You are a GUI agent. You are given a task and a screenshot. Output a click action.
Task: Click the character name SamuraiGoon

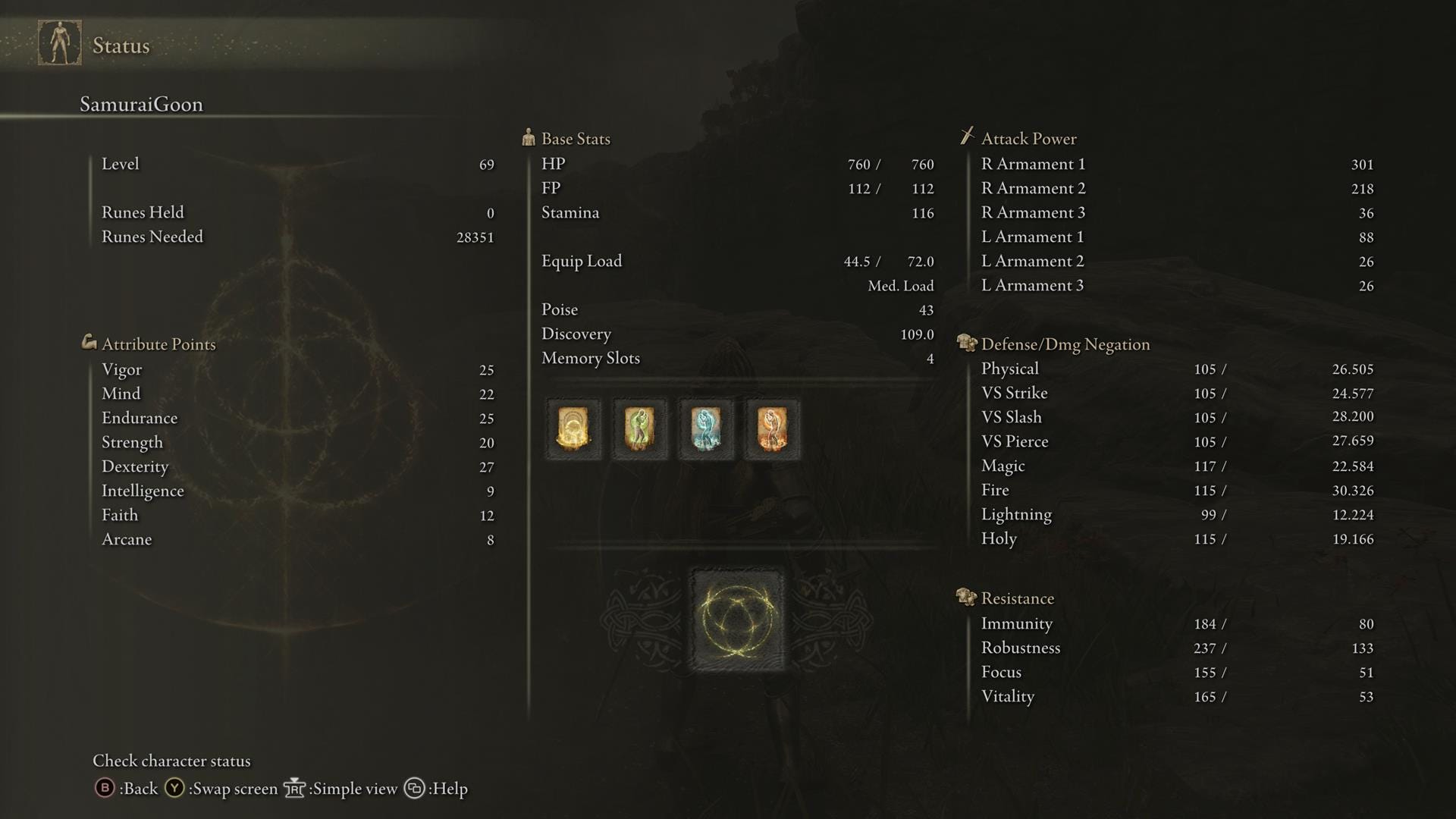(x=141, y=105)
